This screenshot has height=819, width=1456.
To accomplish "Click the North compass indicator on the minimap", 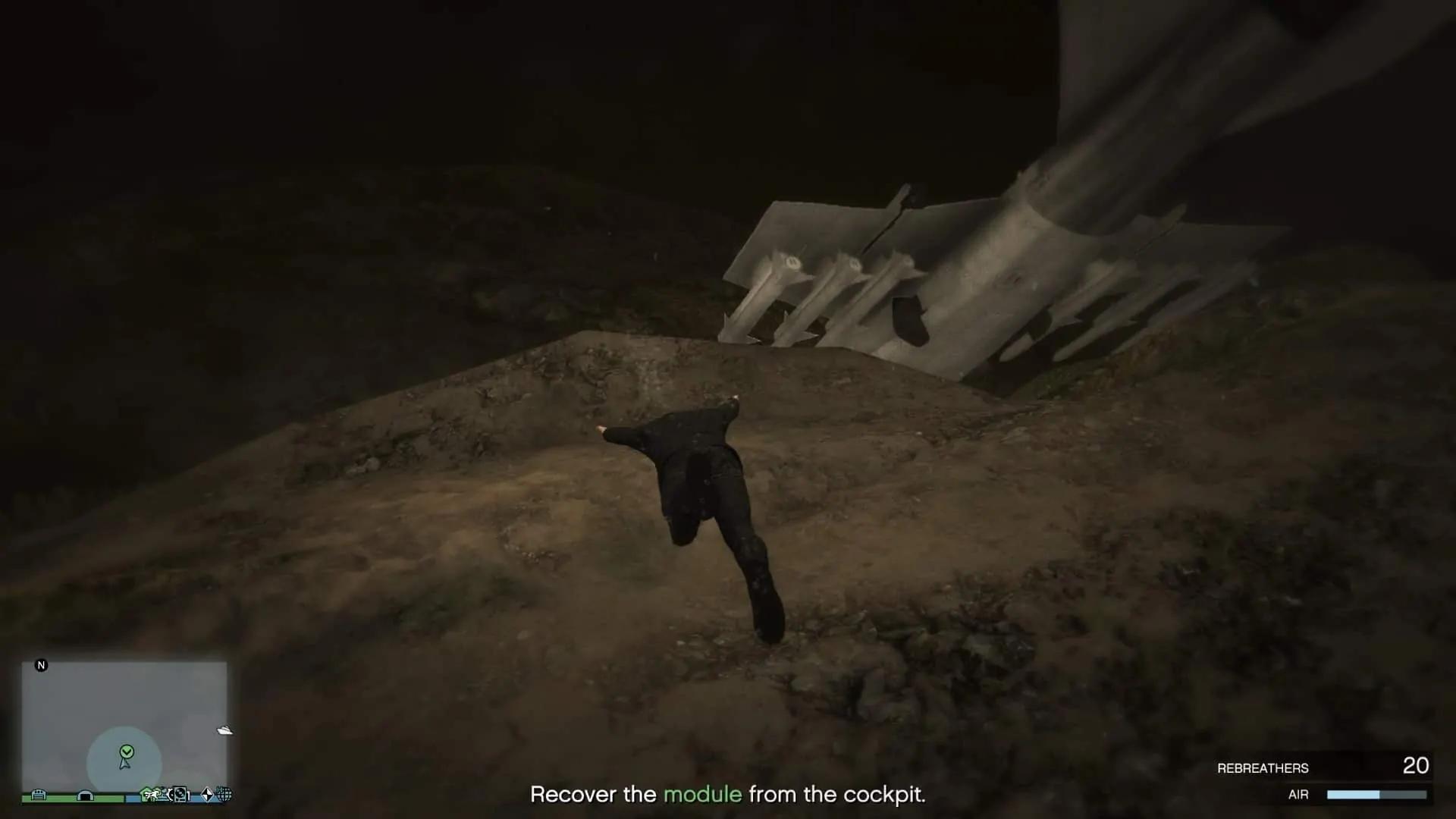I will tap(42, 665).
